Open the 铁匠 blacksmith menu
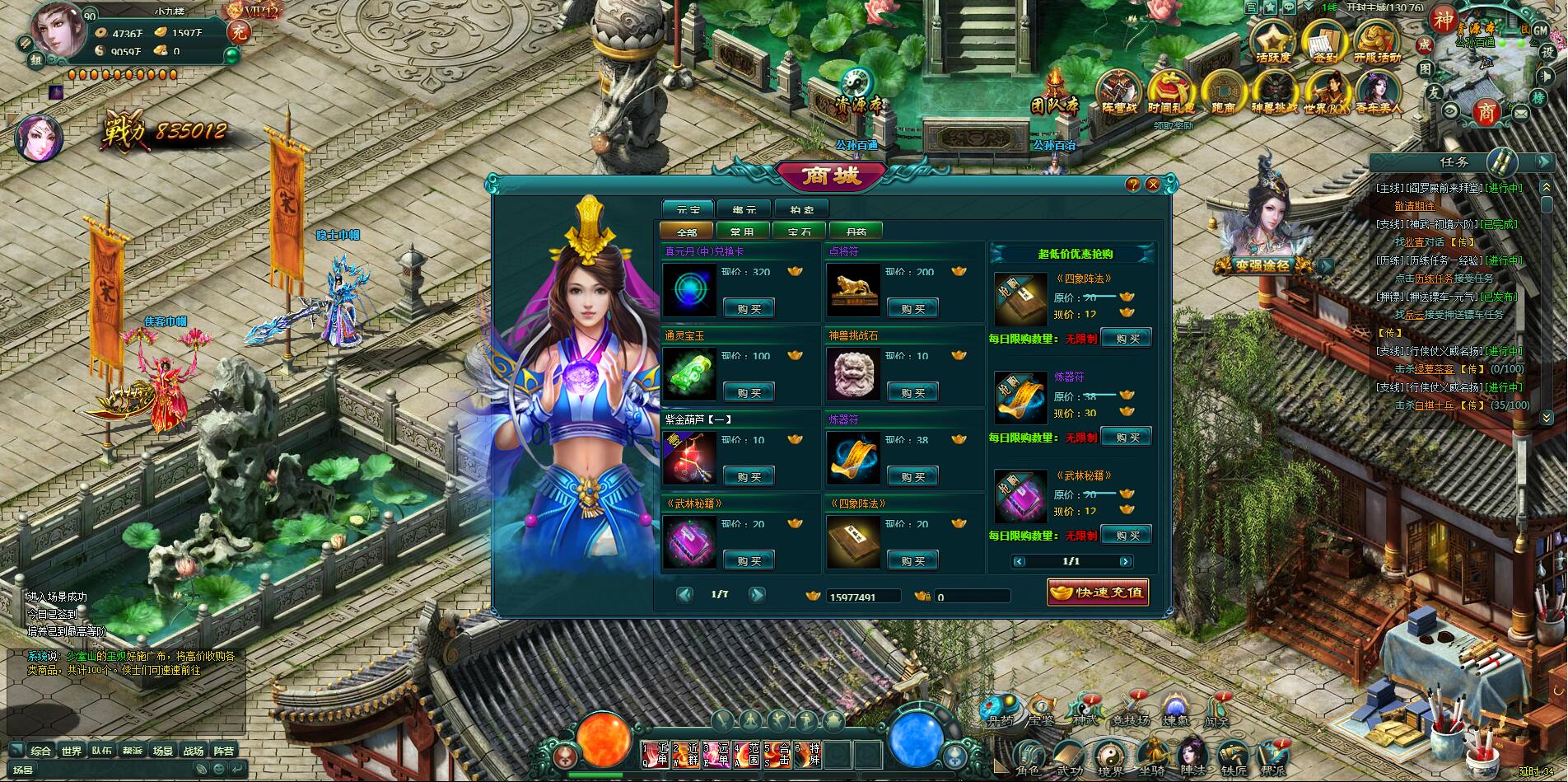This screenshot has height=782, width=1568. tap(1234, 758)
